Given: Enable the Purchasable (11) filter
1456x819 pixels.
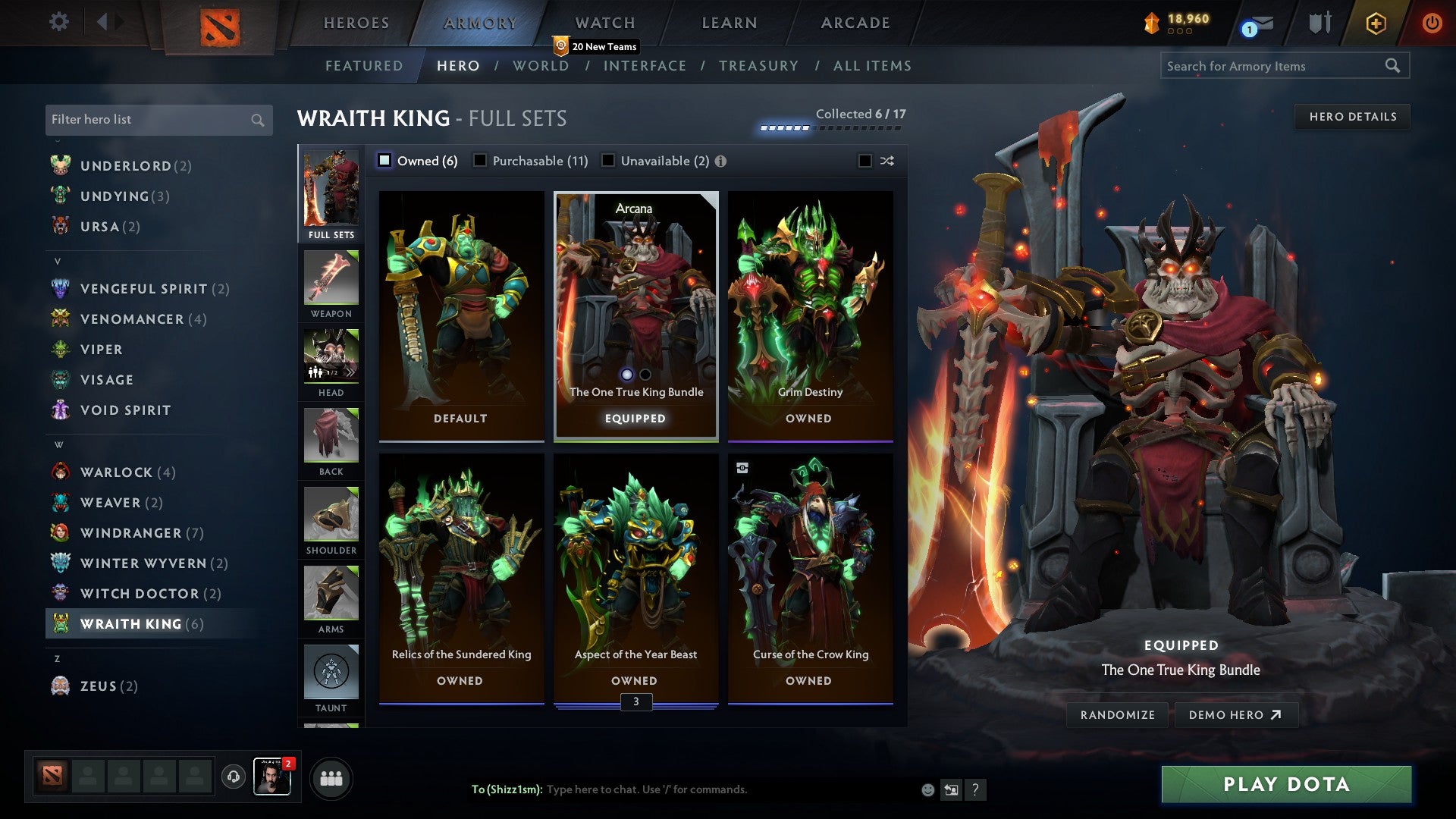Looking at the screenshot, I should tap(479, 161).
